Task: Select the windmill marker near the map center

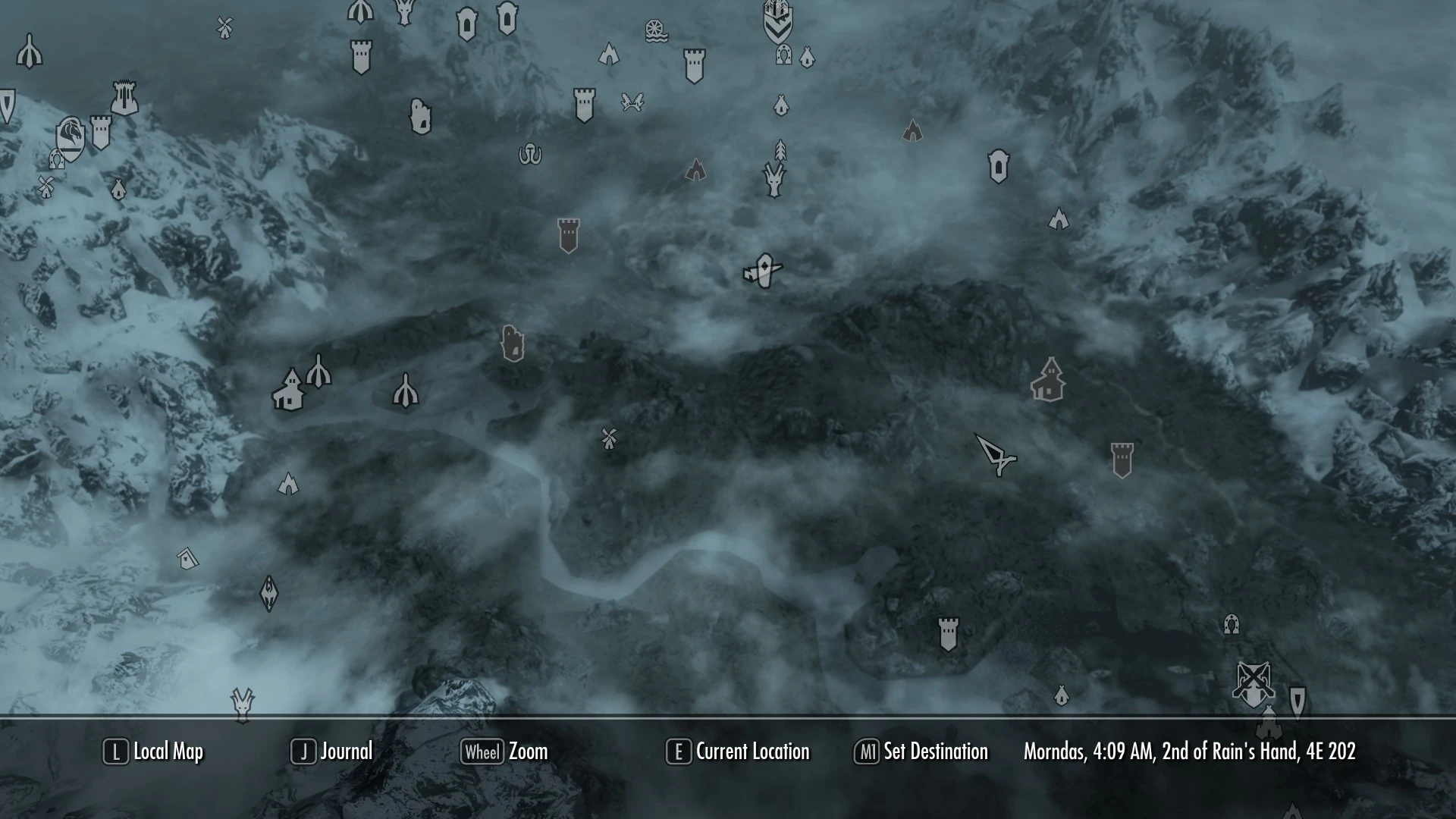Action: 608,438
